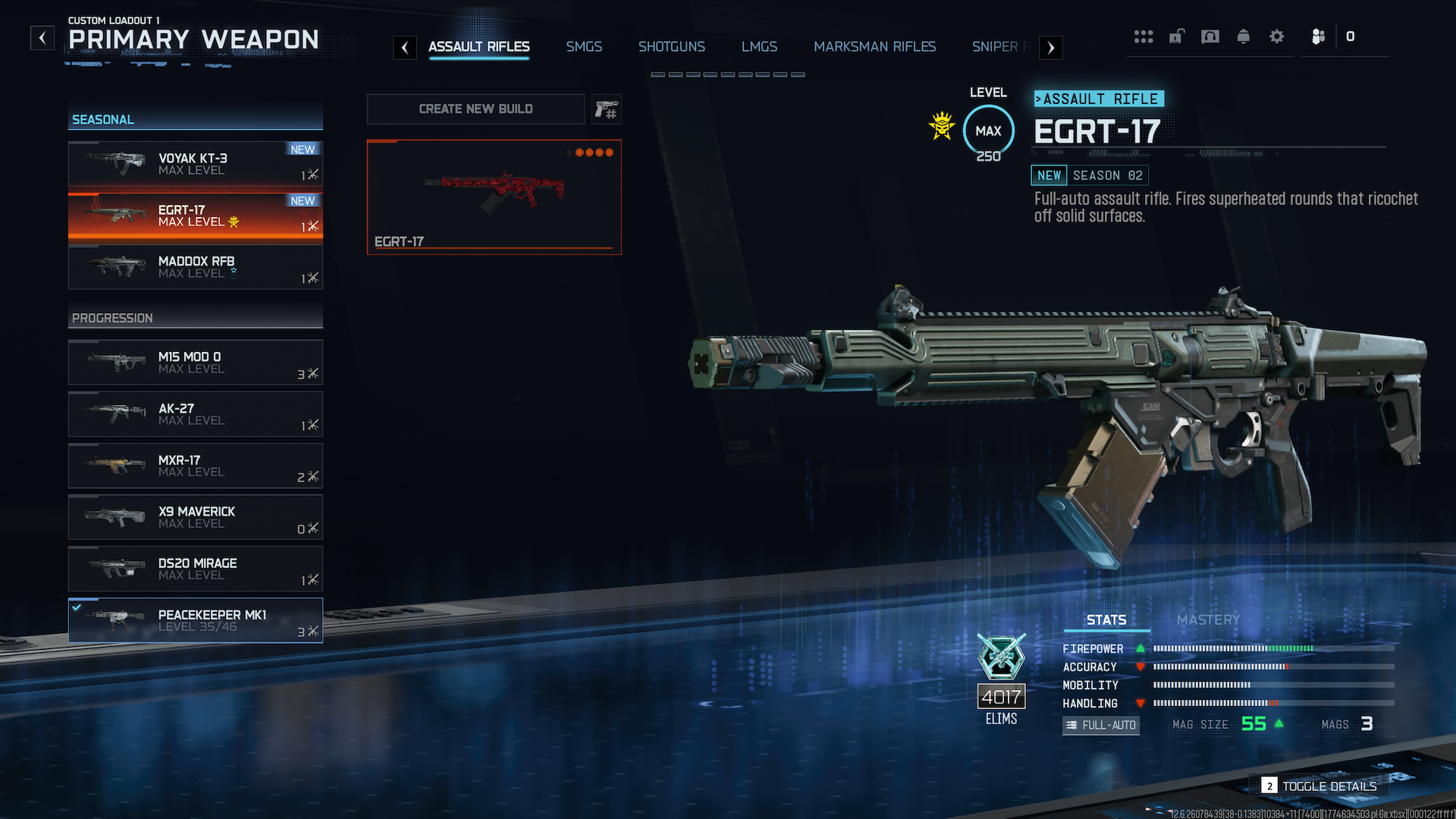The width and height of the screenshot is (1456, 819).
Task: Pick the X9 Maverick row
Action: point(196,517)
